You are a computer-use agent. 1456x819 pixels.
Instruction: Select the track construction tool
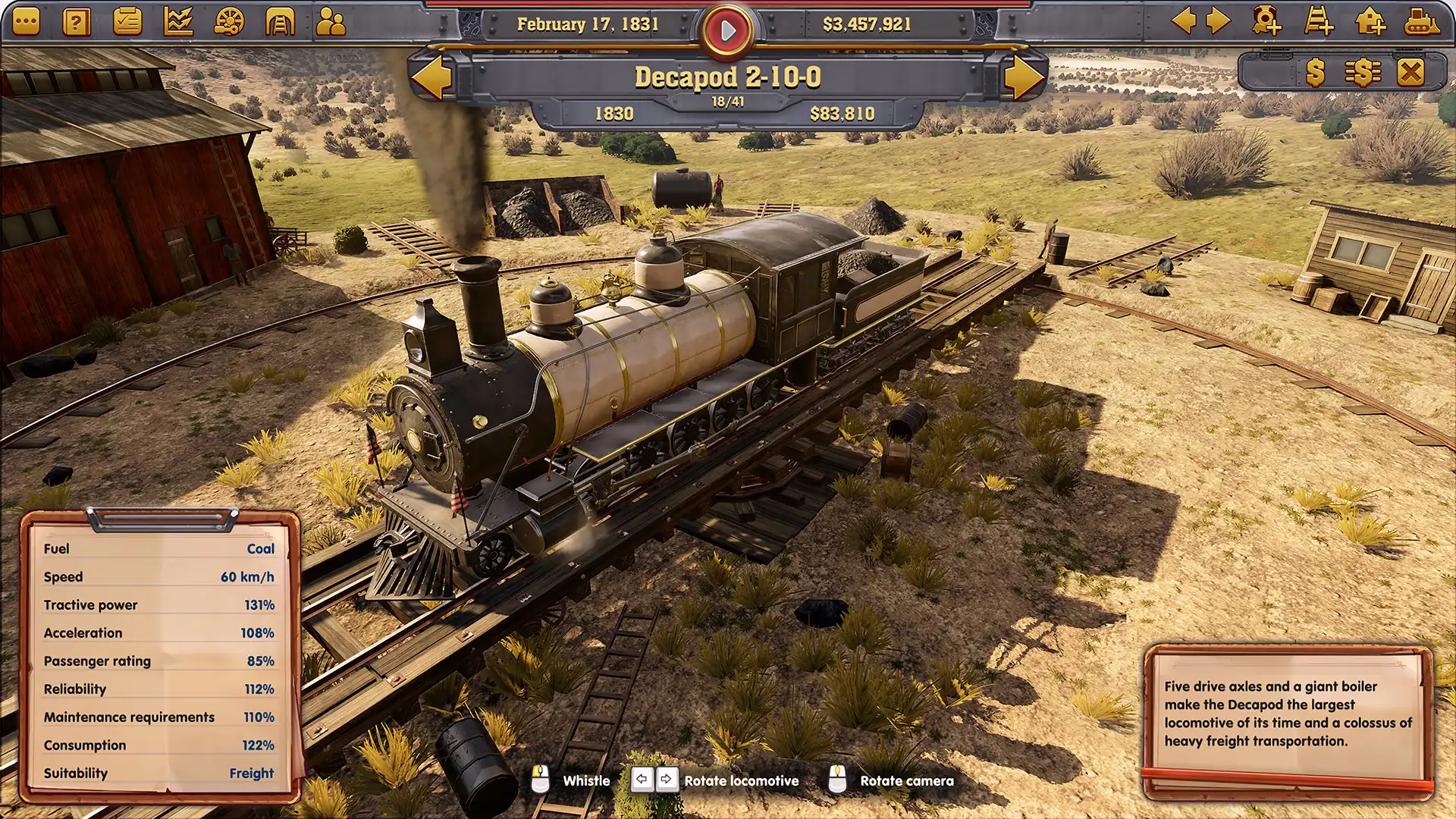1318,23
